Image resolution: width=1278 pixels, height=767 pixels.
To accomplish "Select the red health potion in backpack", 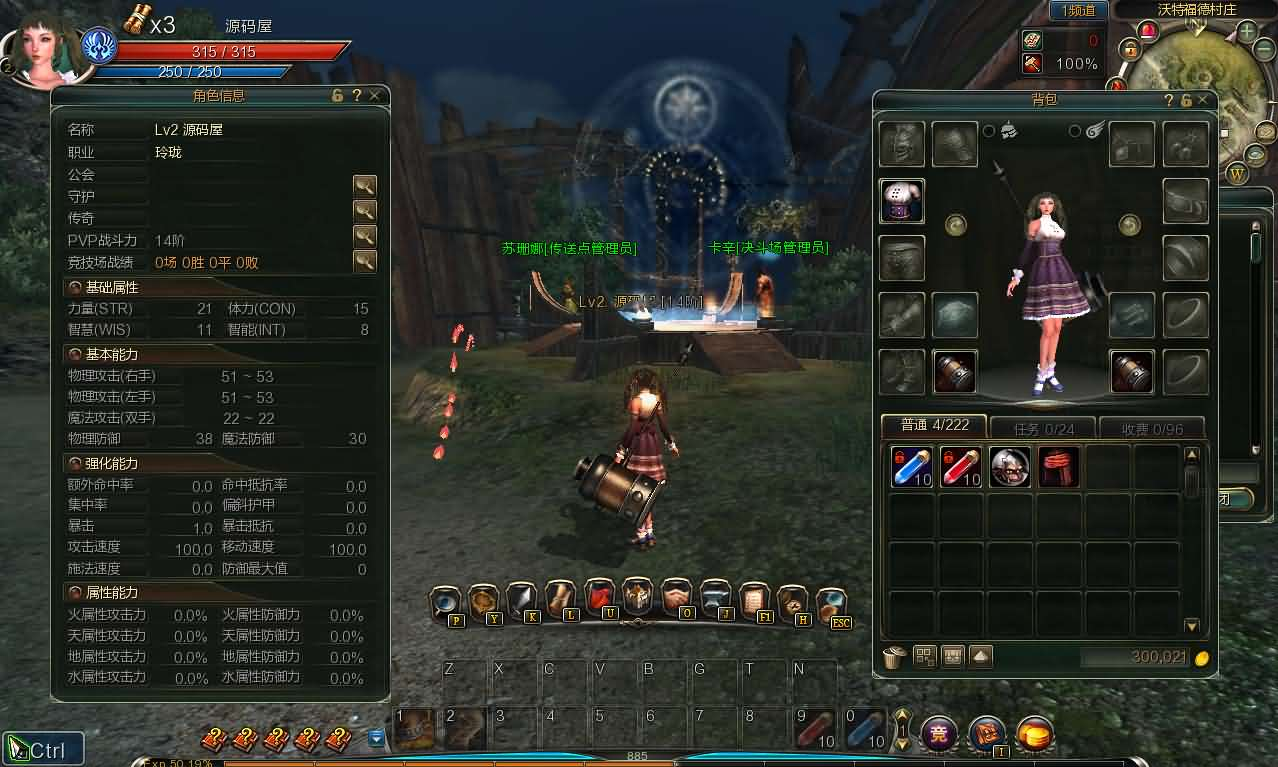I will [960, 467].
